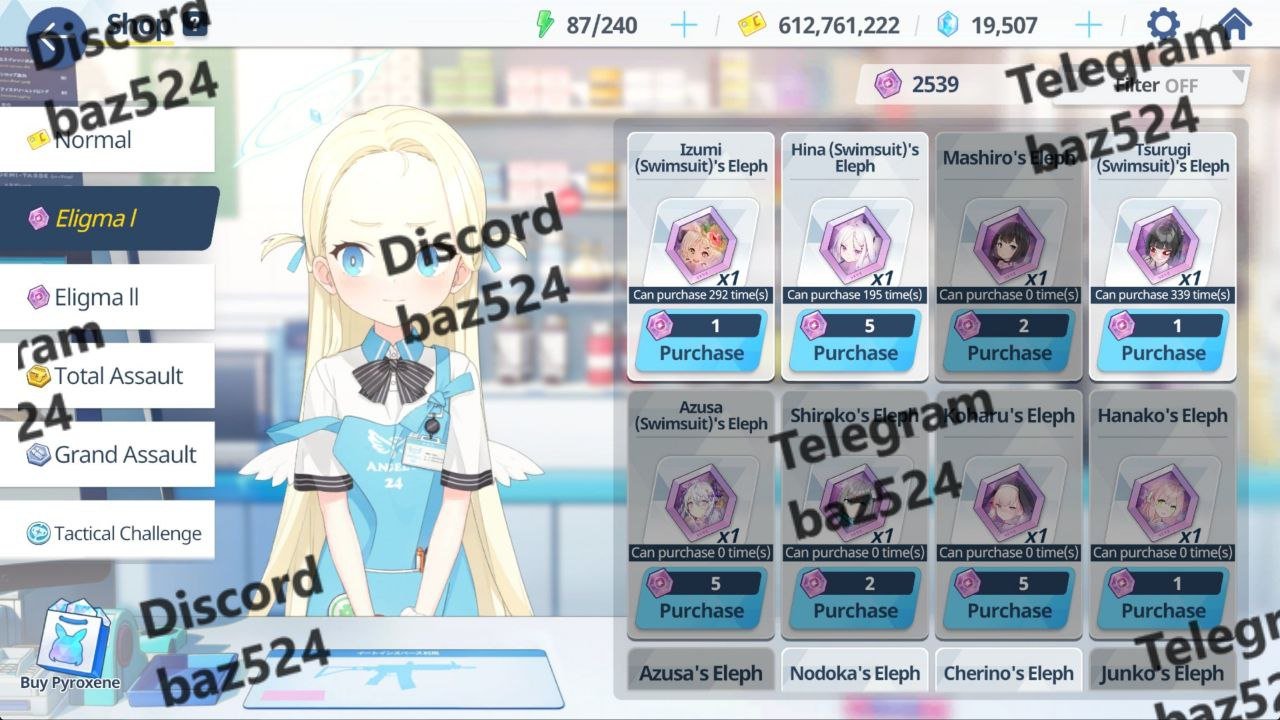
Task: Switch to the Normal shop tab
Action: [x=107, y=140]
